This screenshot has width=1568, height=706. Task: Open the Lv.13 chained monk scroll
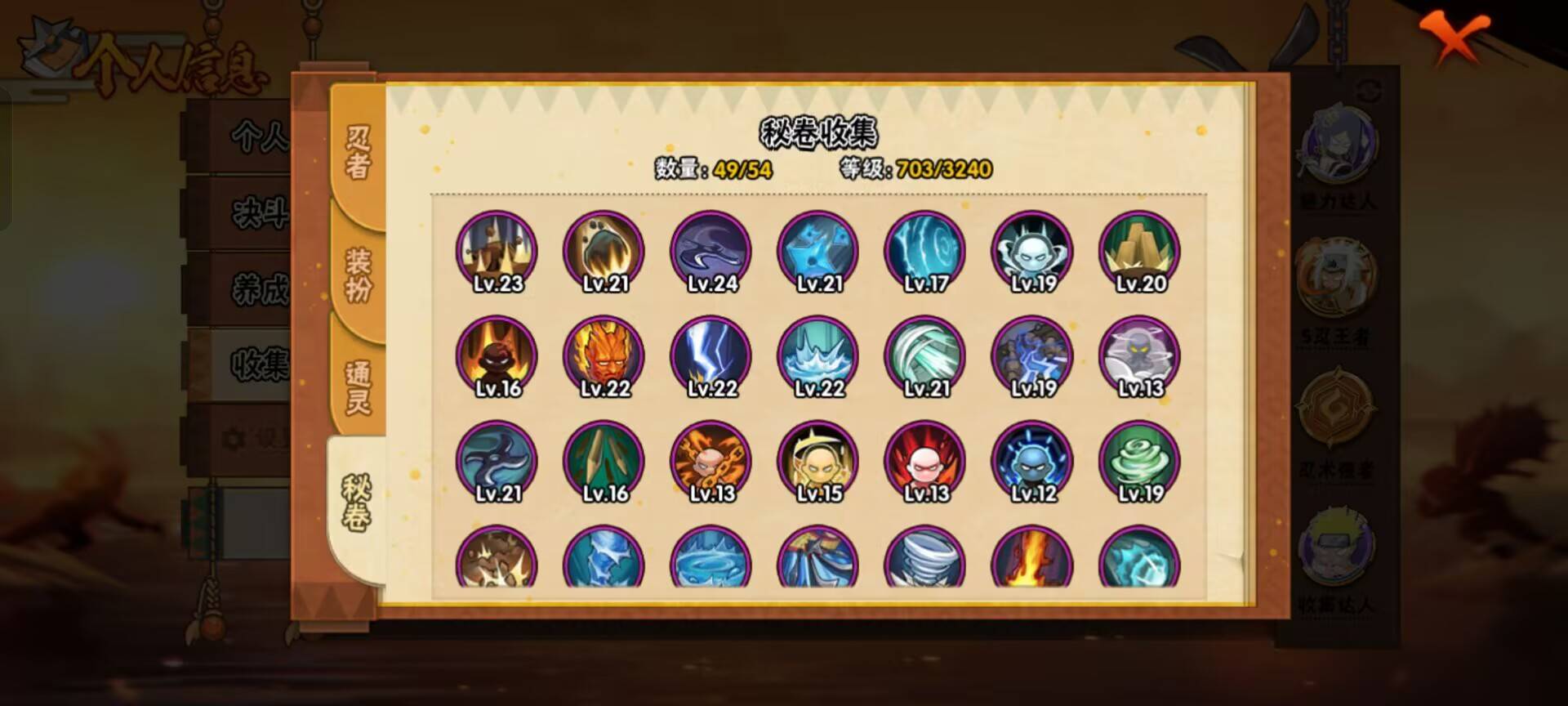click(x=709, y=462)
